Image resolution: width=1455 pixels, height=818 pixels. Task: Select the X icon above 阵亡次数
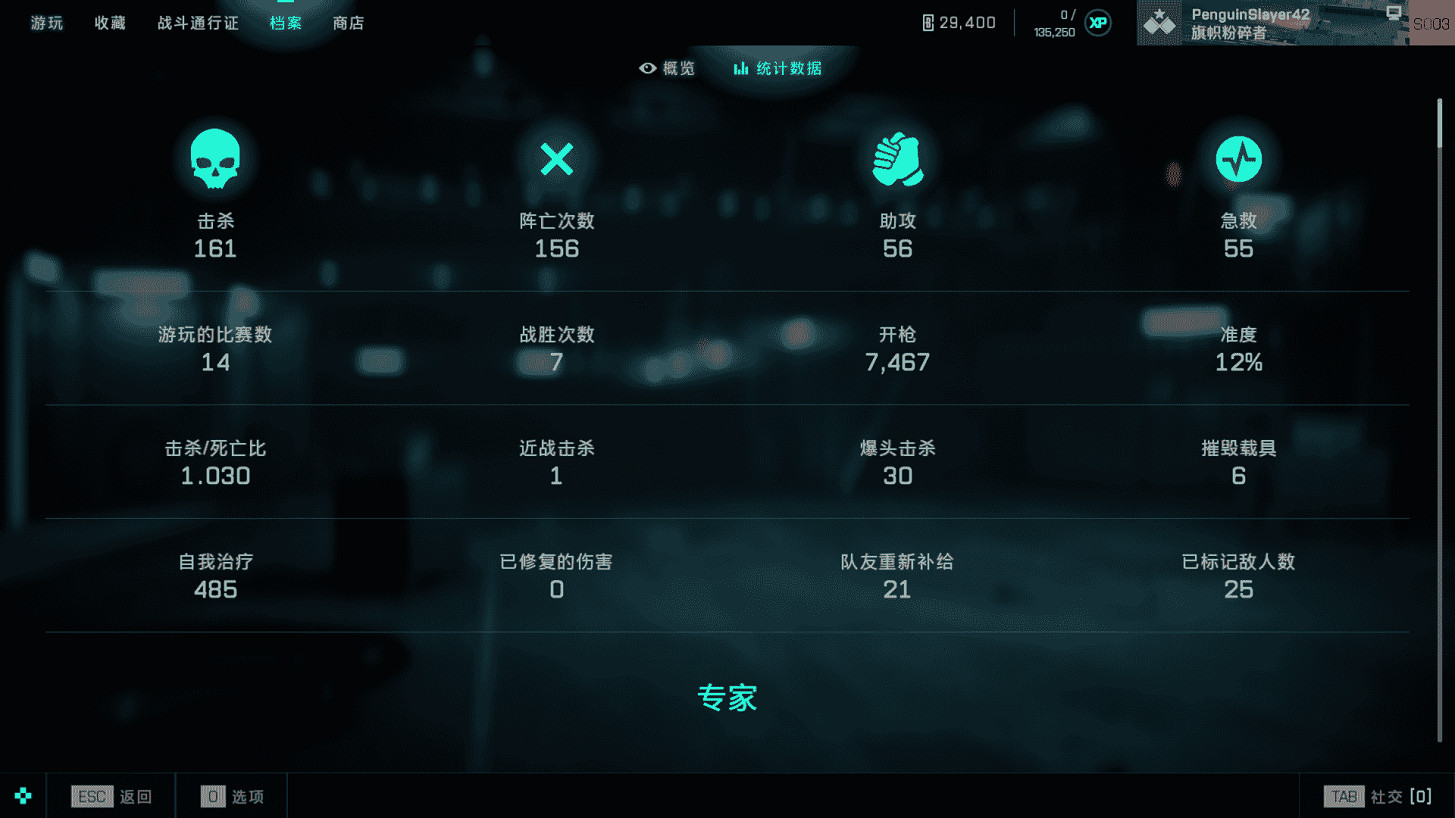[556, 158]
